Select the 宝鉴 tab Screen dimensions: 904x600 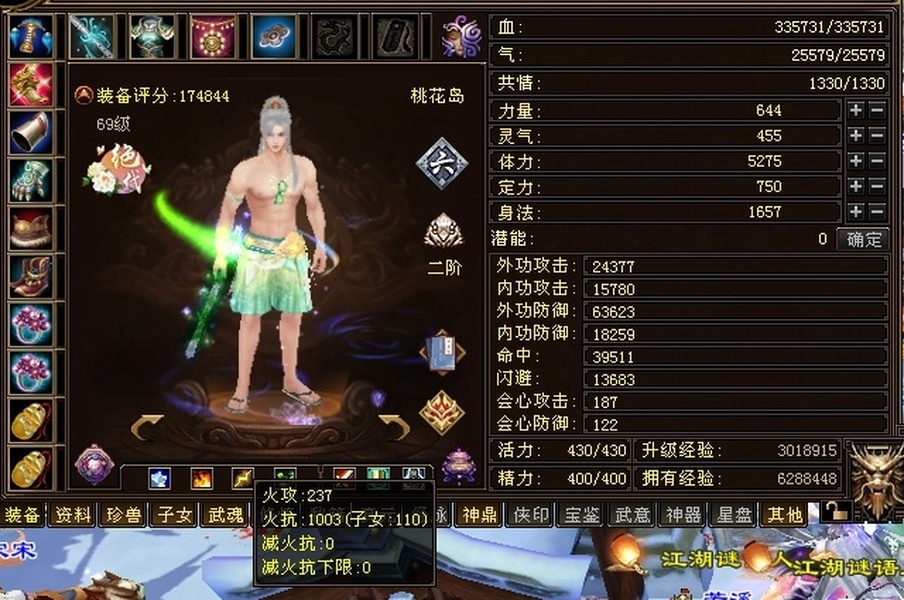pos(581,515)
